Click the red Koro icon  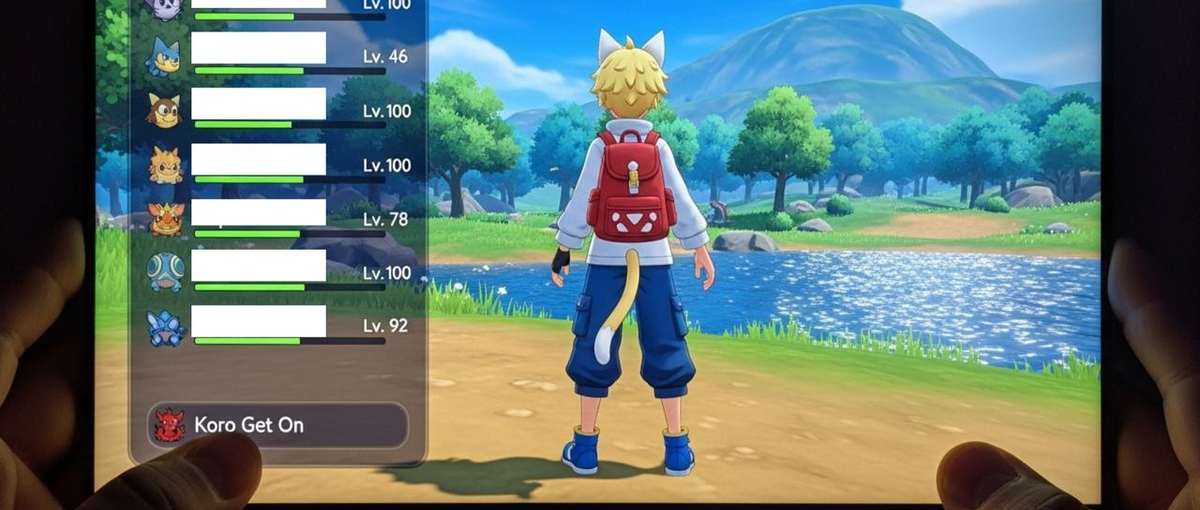169,425
